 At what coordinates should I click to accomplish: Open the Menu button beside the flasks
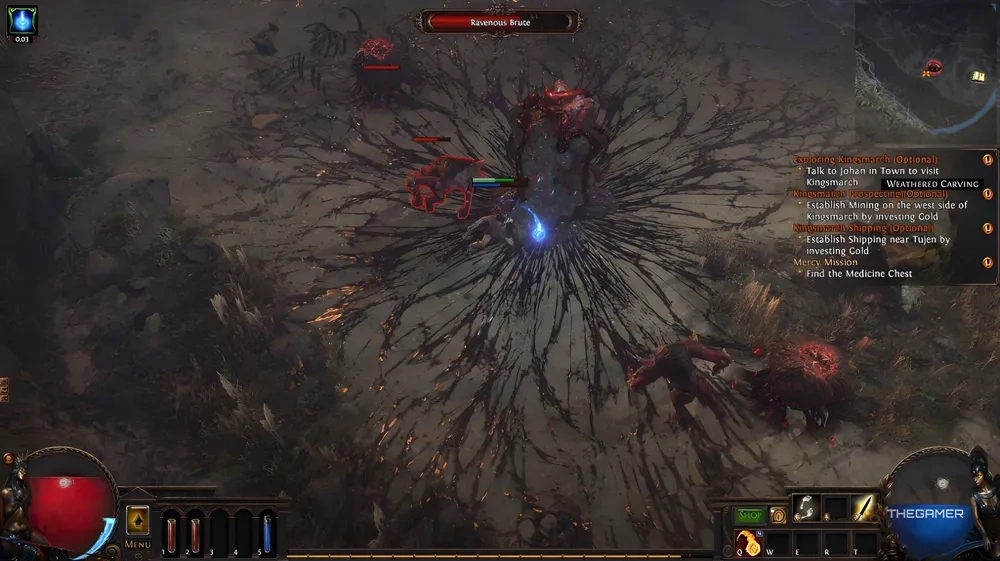coord(137,544)
